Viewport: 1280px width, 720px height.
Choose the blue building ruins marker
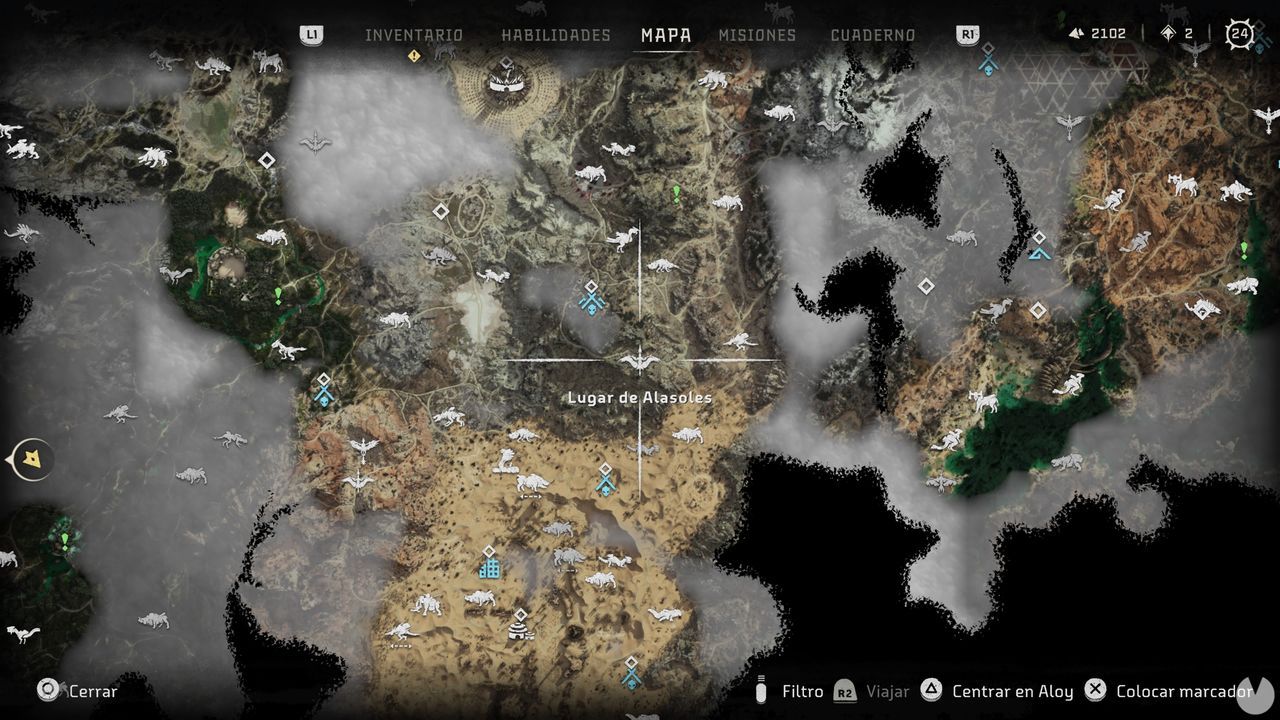489,567
